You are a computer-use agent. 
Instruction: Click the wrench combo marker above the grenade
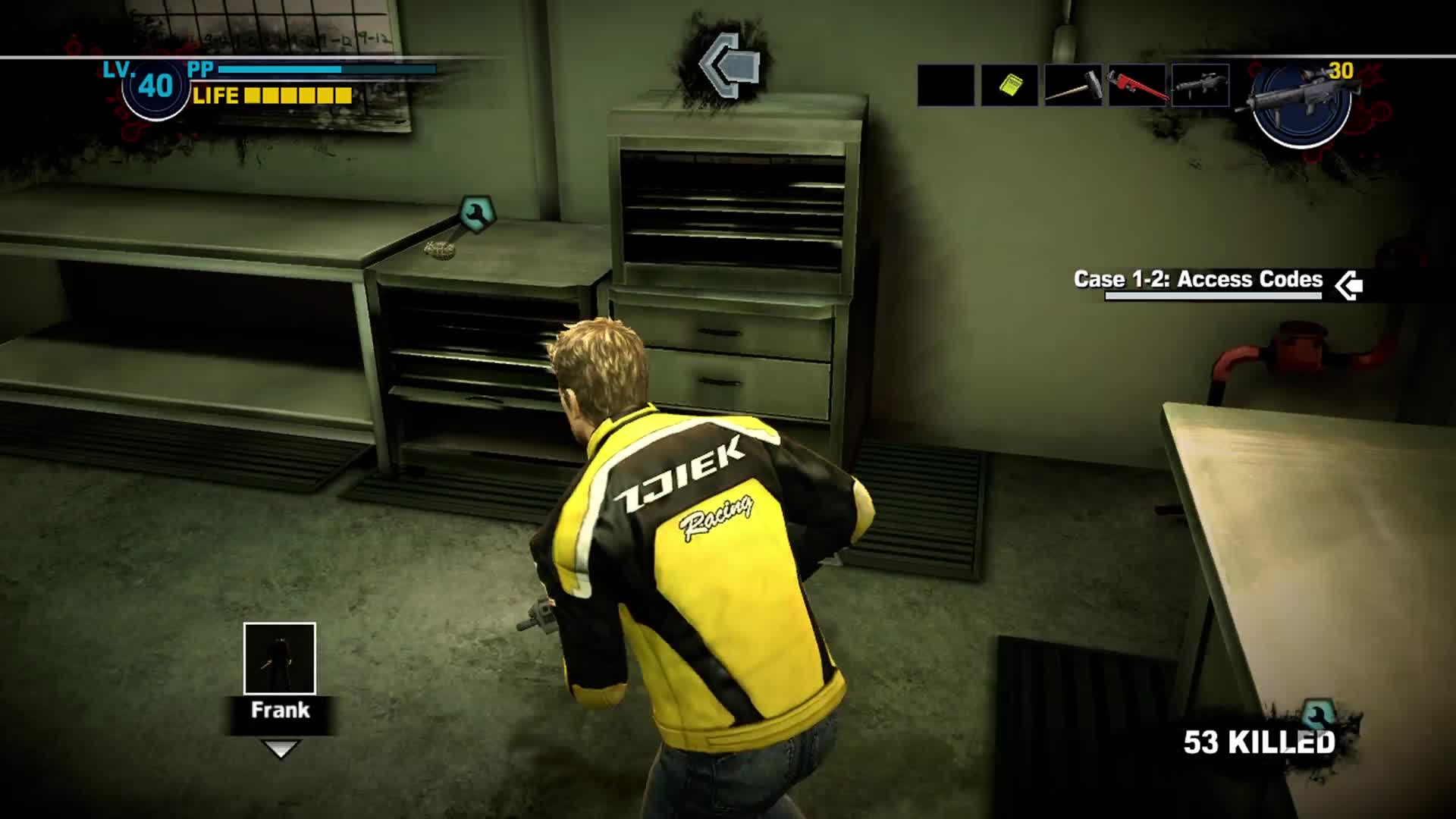click(477, 214)
